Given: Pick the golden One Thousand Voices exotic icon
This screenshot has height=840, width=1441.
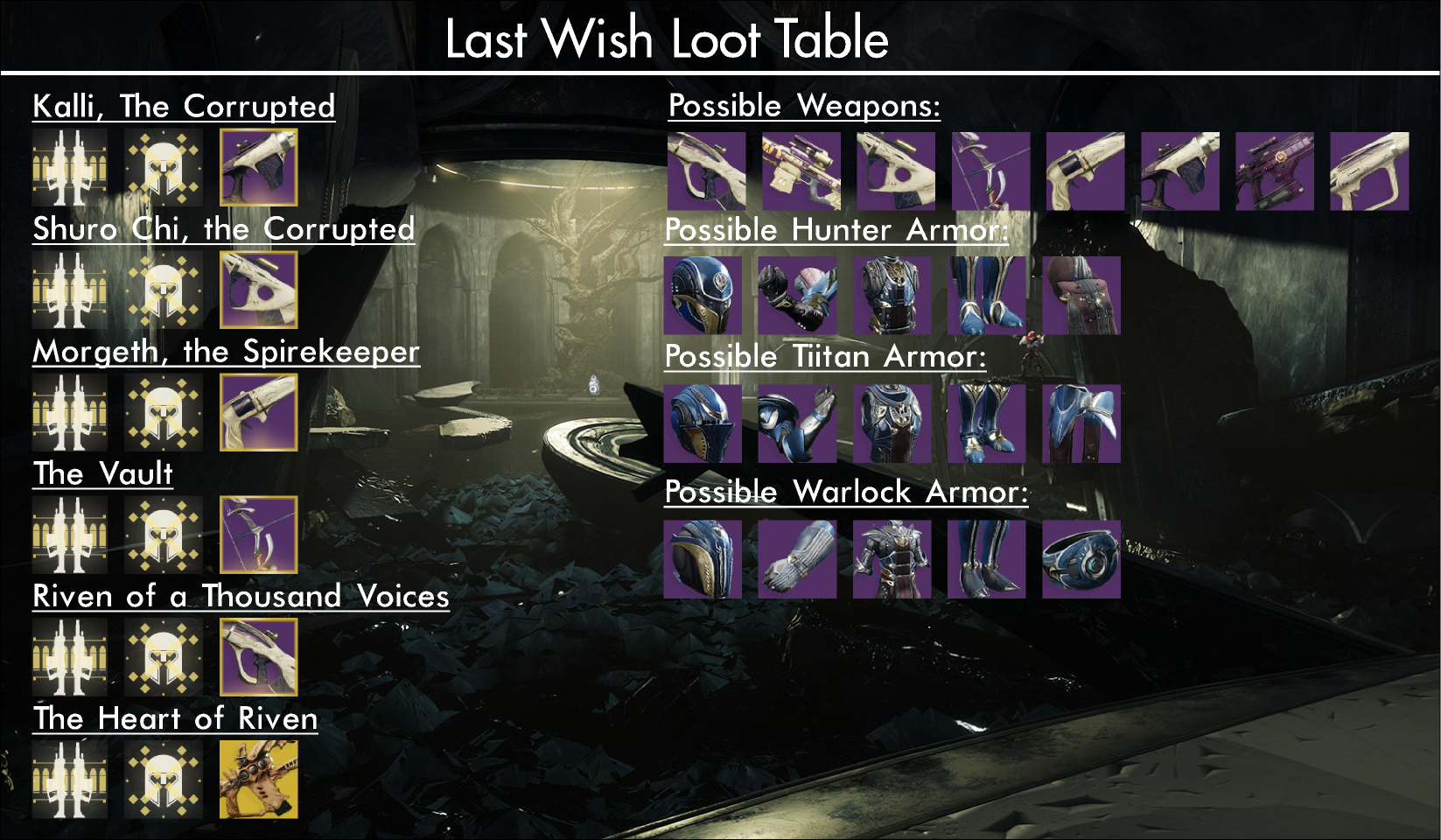Looking at the screenshot, I should pos(258,780).
